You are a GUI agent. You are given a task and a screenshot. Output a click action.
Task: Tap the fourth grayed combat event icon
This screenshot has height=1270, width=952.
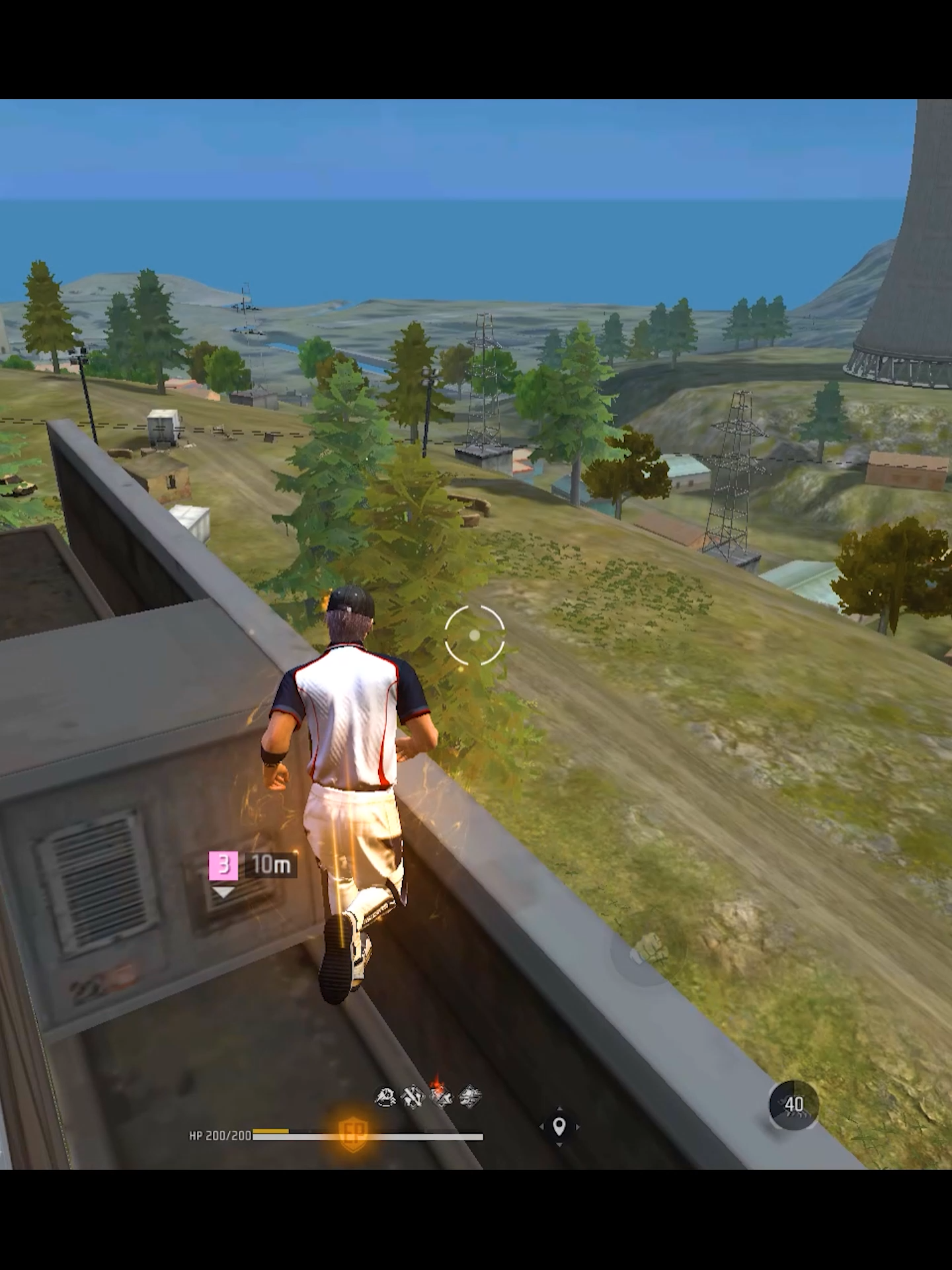coord(469,1095)
